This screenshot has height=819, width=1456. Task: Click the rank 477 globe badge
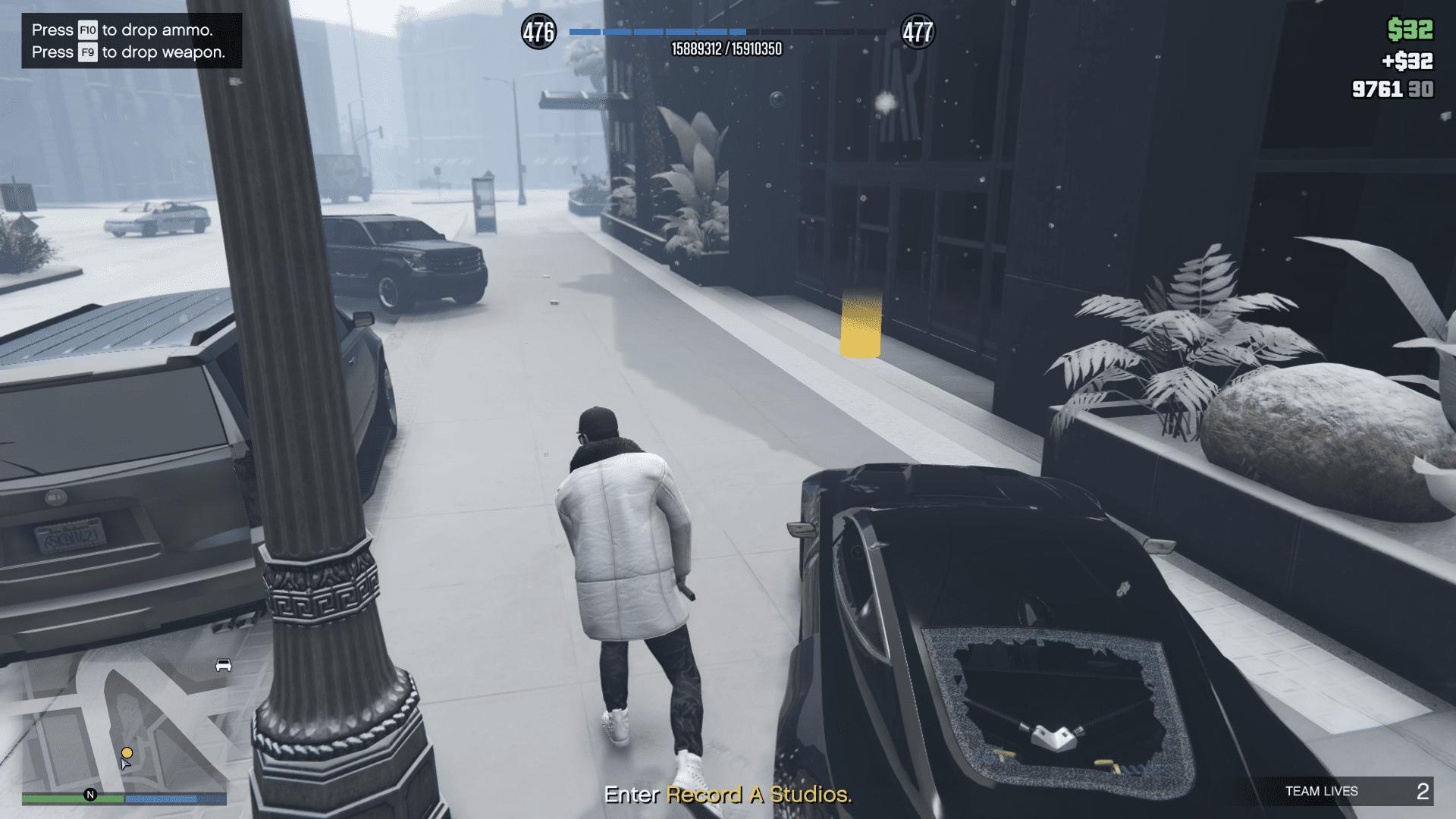[918, 32]
